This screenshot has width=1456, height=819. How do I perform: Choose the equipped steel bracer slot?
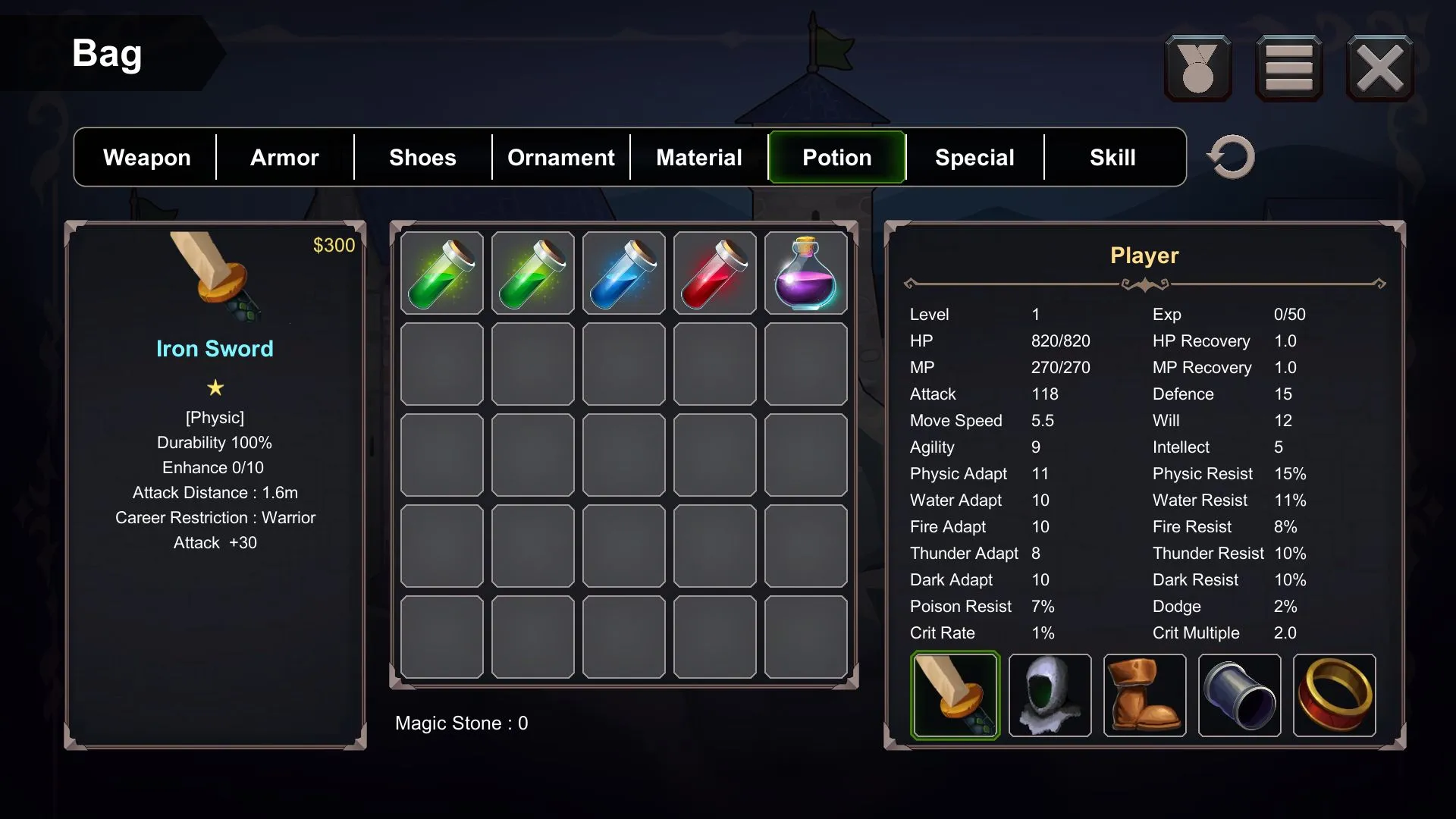point(1240,695)
